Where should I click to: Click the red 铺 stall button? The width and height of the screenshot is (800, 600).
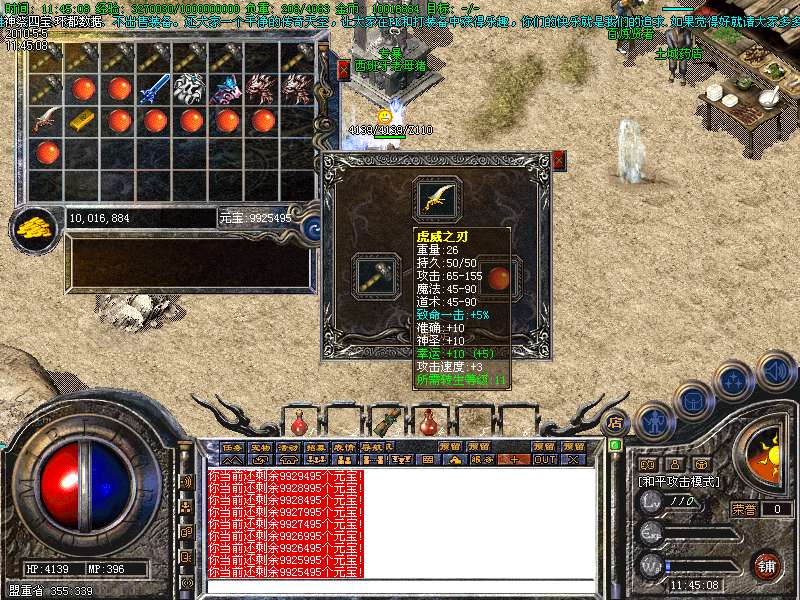point(767,565)
